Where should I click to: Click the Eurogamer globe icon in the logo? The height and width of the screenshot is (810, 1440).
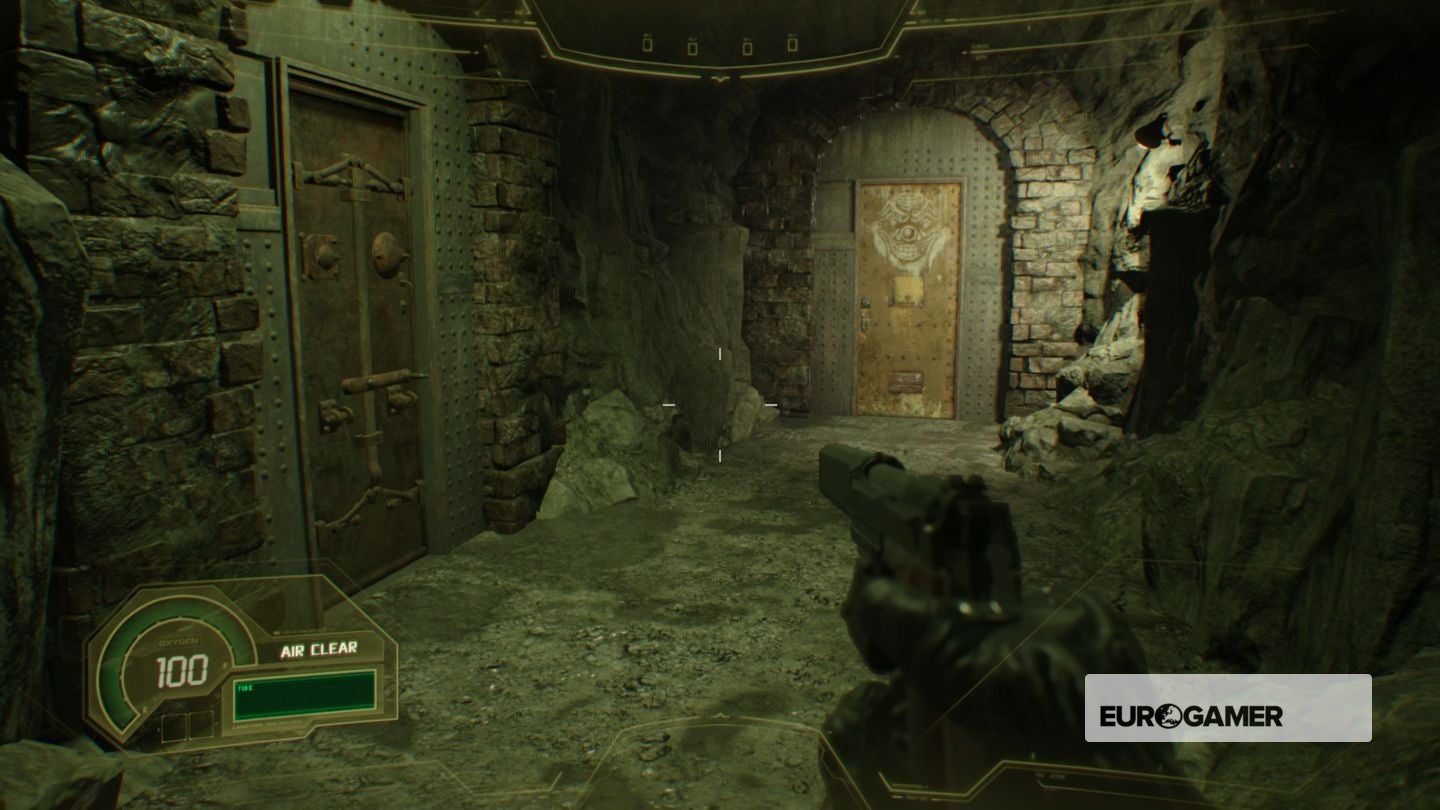click(x=1169, y=716)
